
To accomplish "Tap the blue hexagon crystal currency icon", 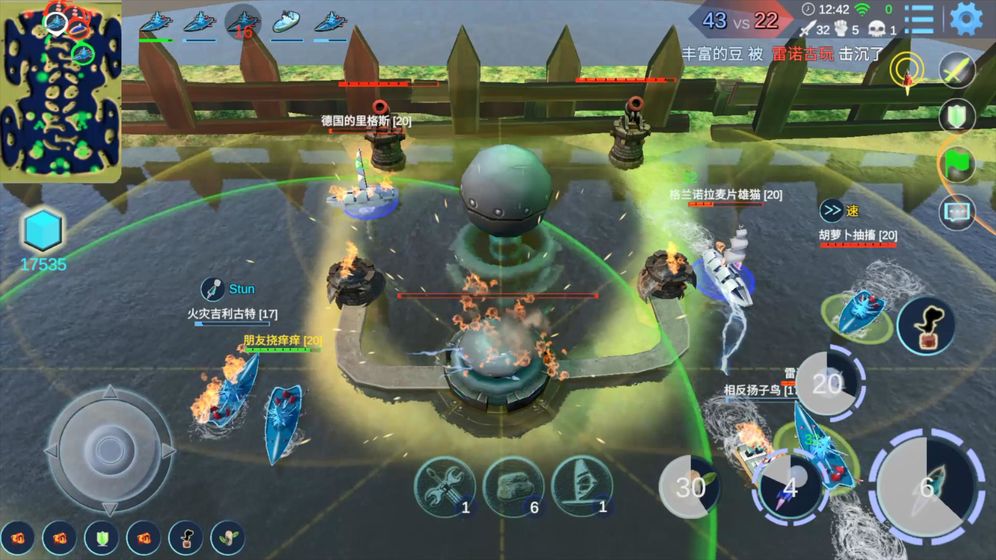I will tap(43, 231).
